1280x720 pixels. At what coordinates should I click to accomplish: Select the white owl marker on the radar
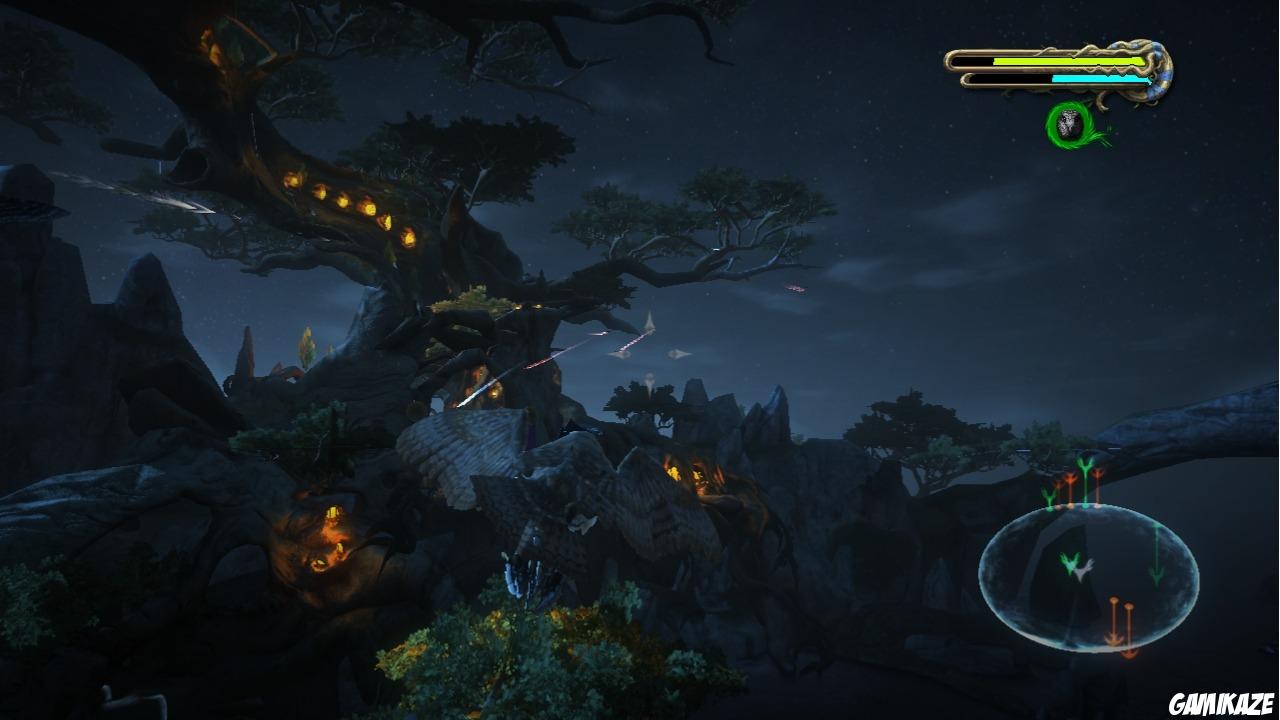coord(1083,571)
